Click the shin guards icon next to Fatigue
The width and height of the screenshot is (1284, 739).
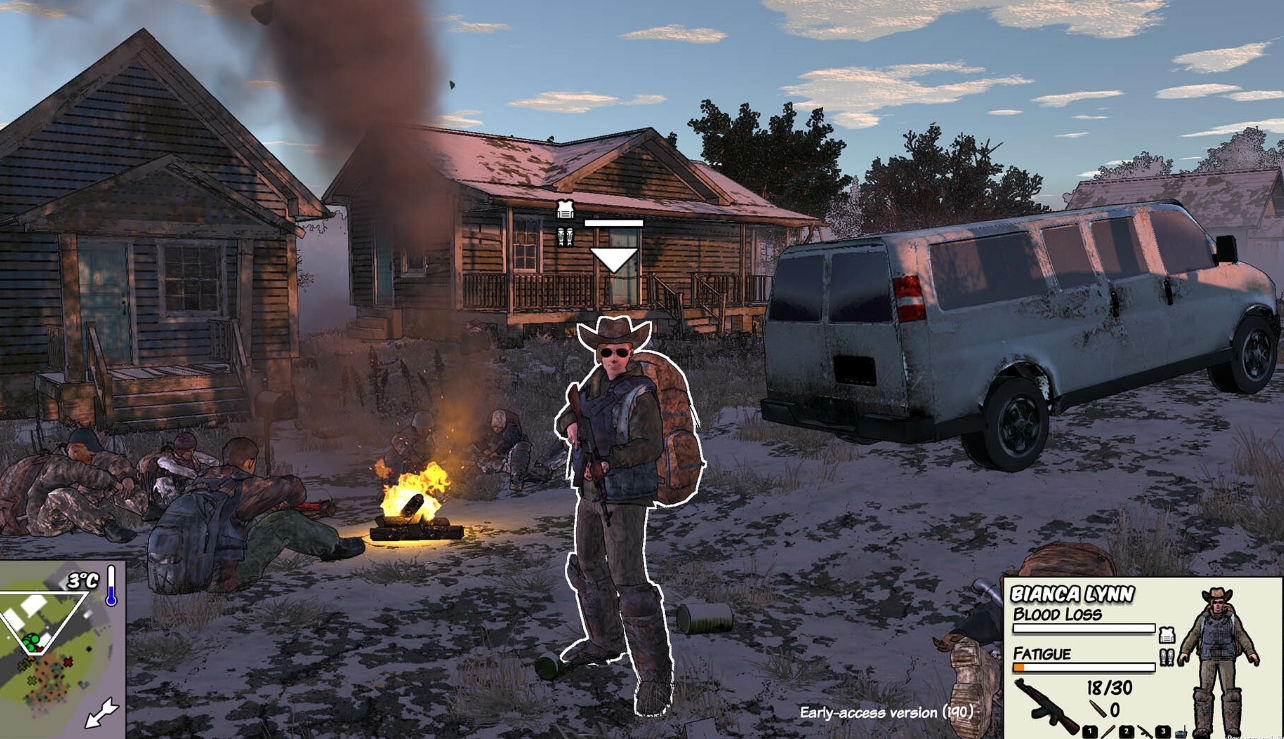pos(1167,657)
